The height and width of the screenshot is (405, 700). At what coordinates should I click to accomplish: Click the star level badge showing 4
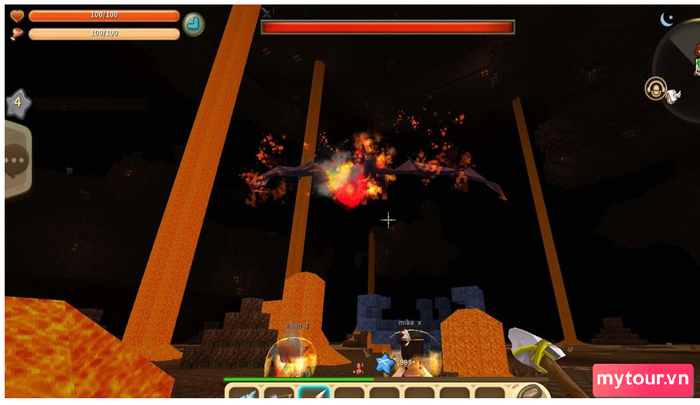[x=19, y=102]
